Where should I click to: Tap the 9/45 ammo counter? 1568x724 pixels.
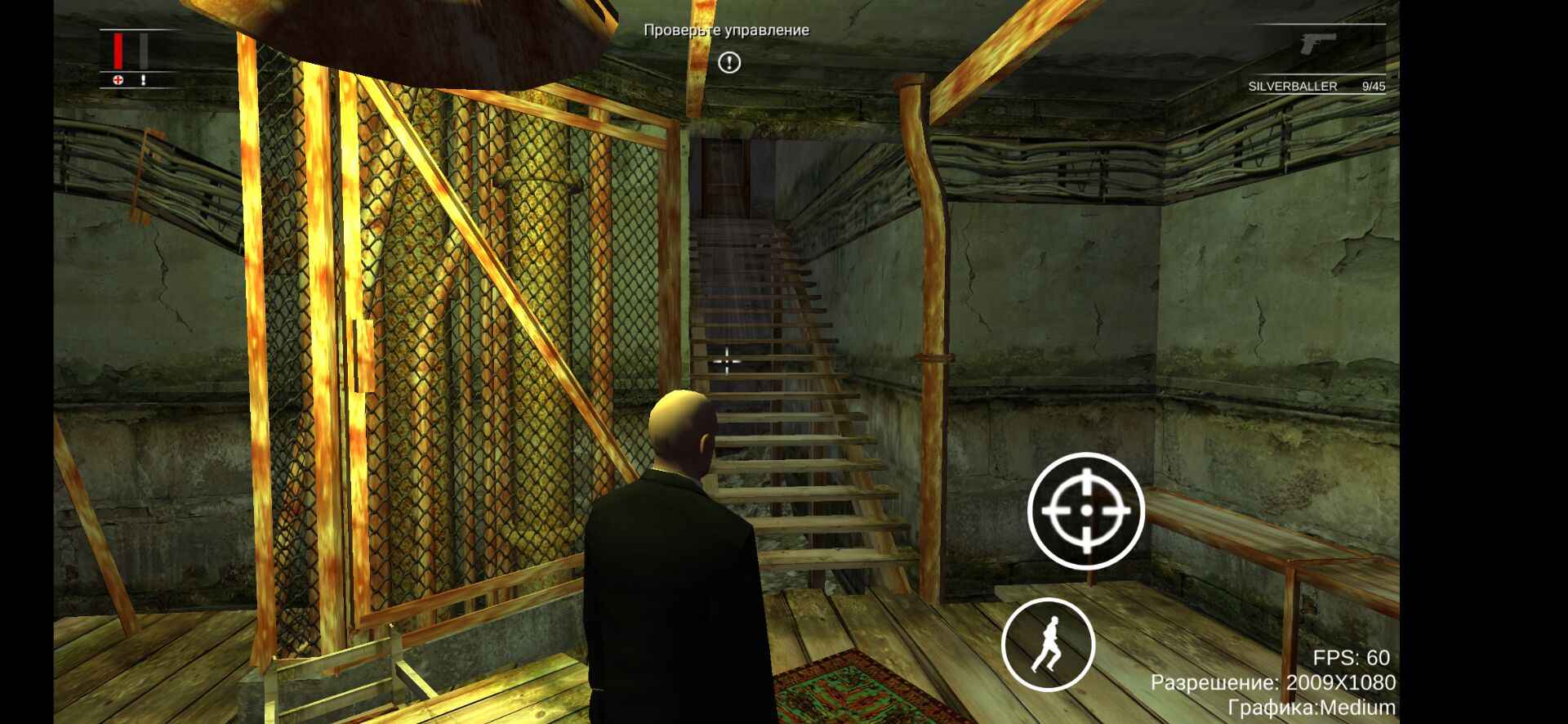tap(1374, 84)
